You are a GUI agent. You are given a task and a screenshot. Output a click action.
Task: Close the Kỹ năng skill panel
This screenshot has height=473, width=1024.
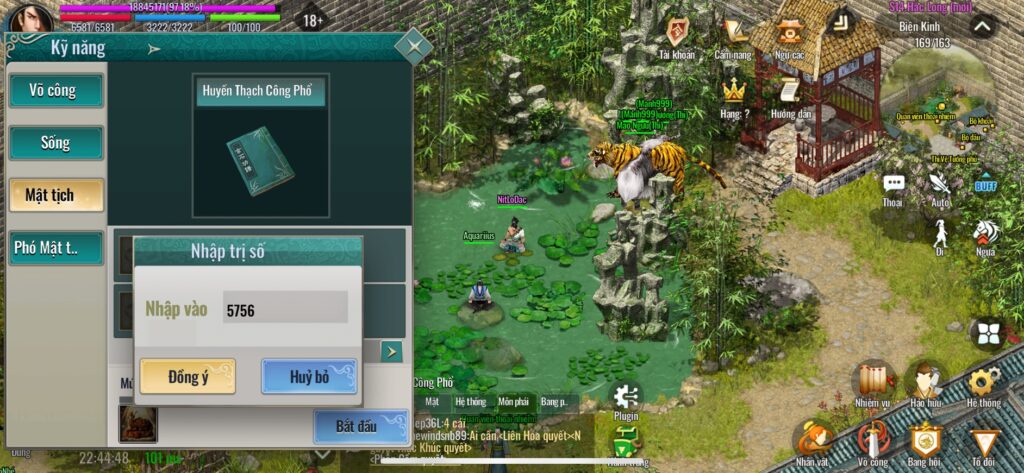[x=413, y=45]
